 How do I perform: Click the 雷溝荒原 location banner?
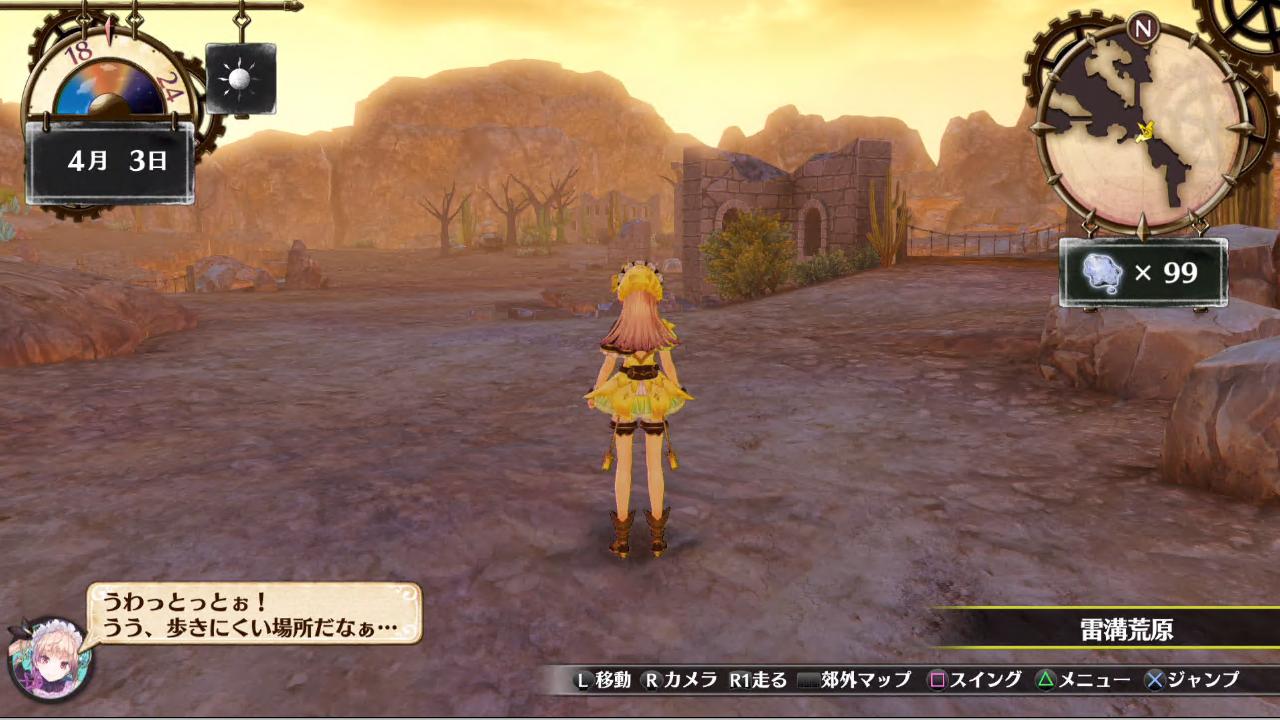pos(1126,629)
